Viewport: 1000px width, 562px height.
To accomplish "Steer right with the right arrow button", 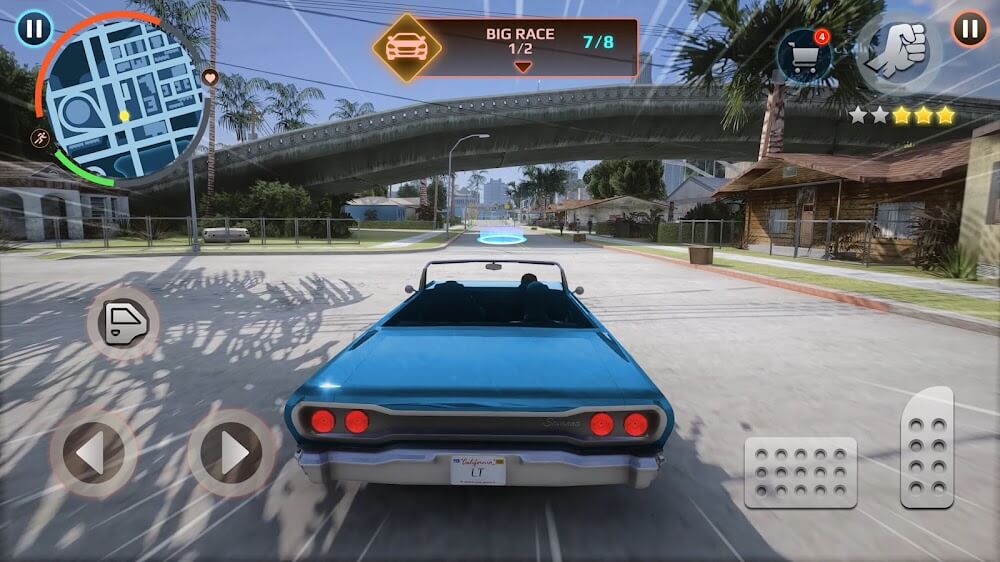I will 232,453.
